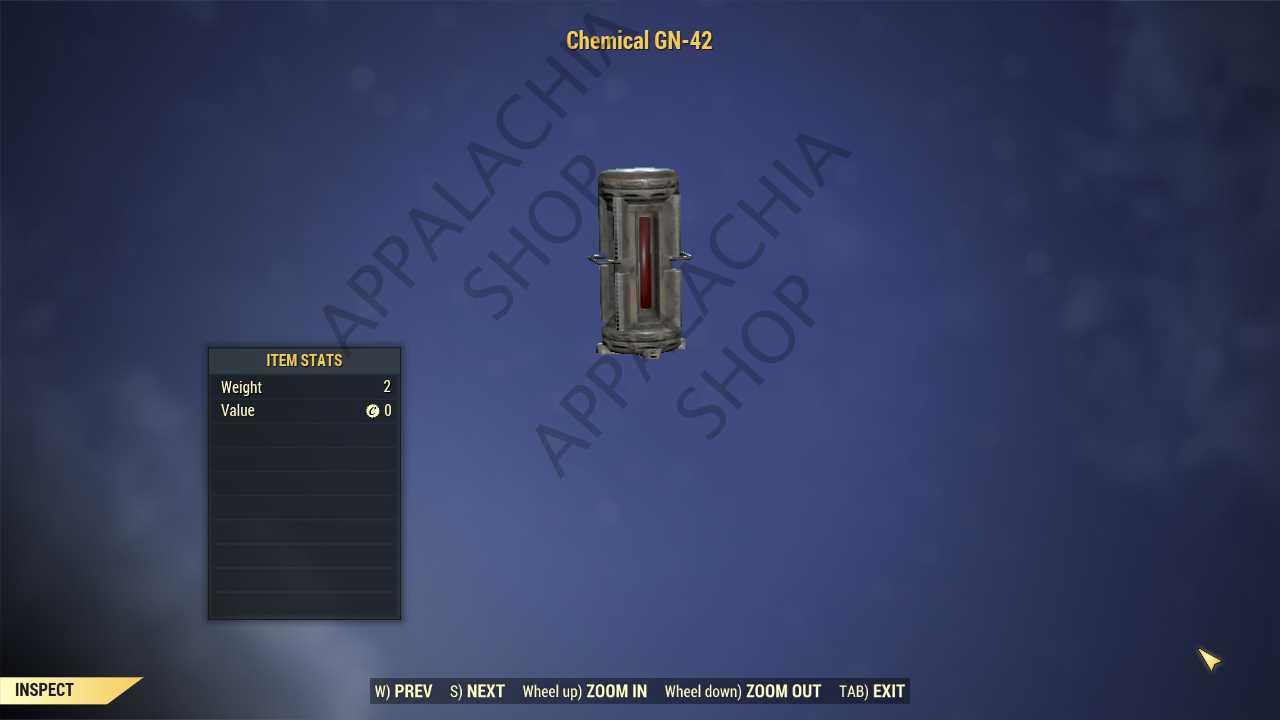This screenshot has height=720, width=1280.
Task: Show the NEXT item
Action: (477, 691)
